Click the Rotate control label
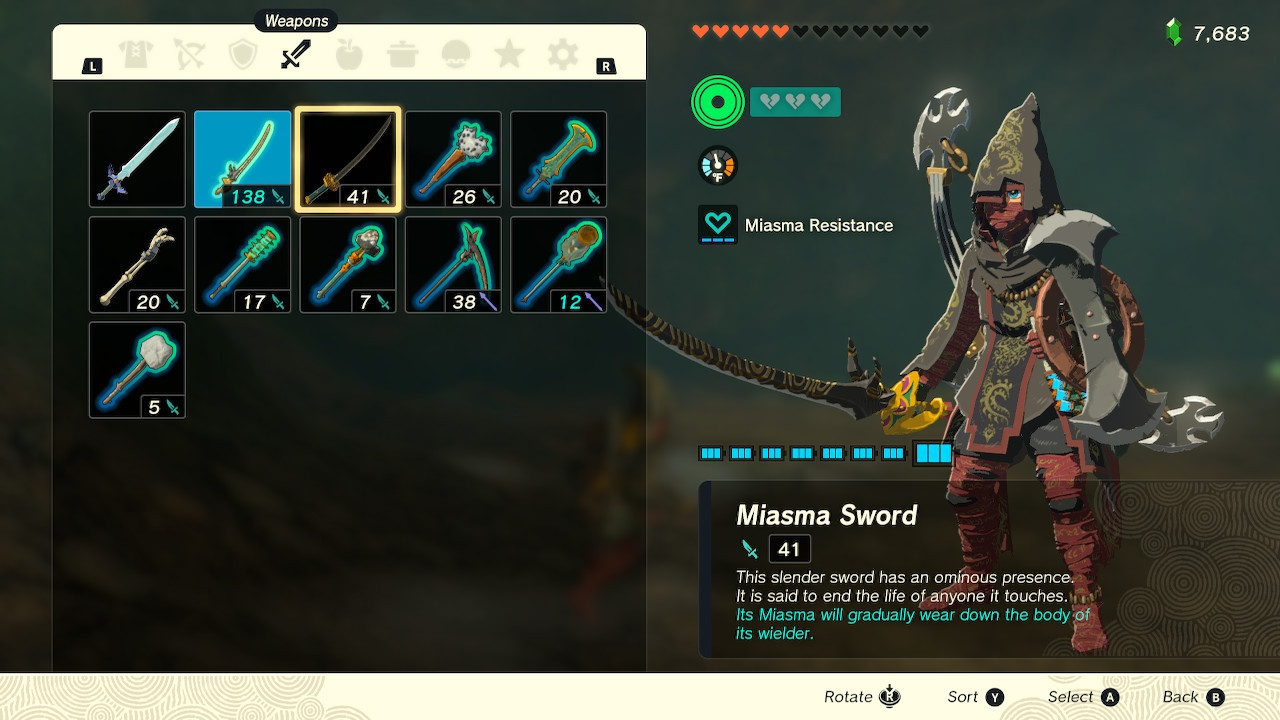 (848, 696)
